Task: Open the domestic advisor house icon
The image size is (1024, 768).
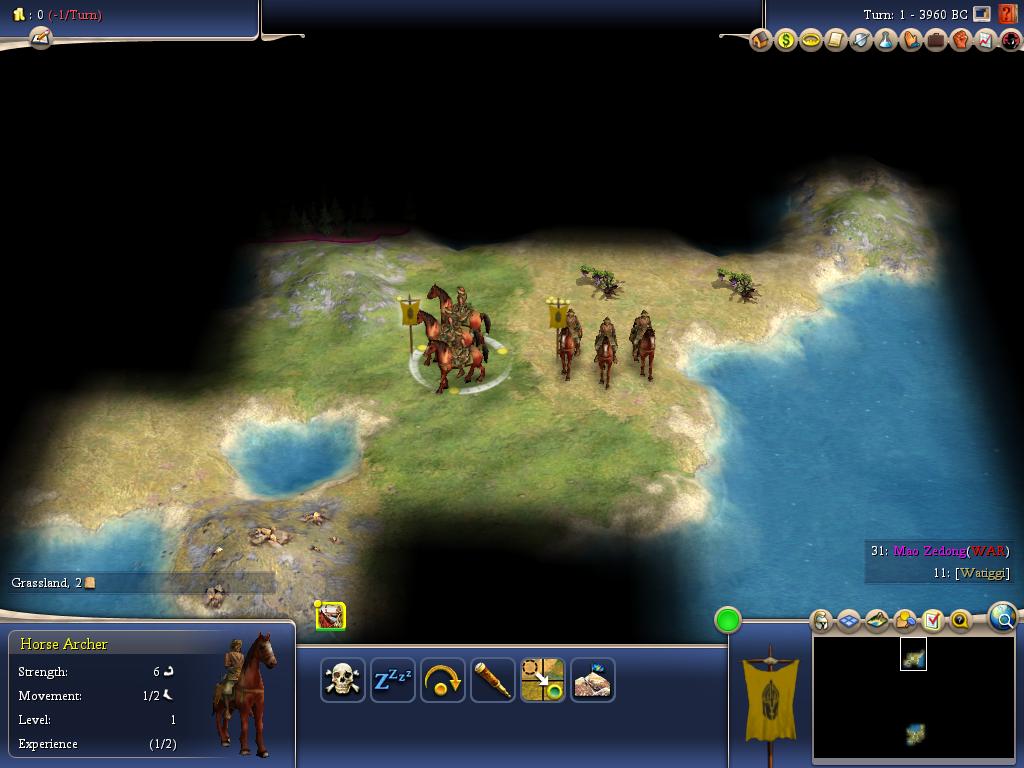Action: coord(761,40)
